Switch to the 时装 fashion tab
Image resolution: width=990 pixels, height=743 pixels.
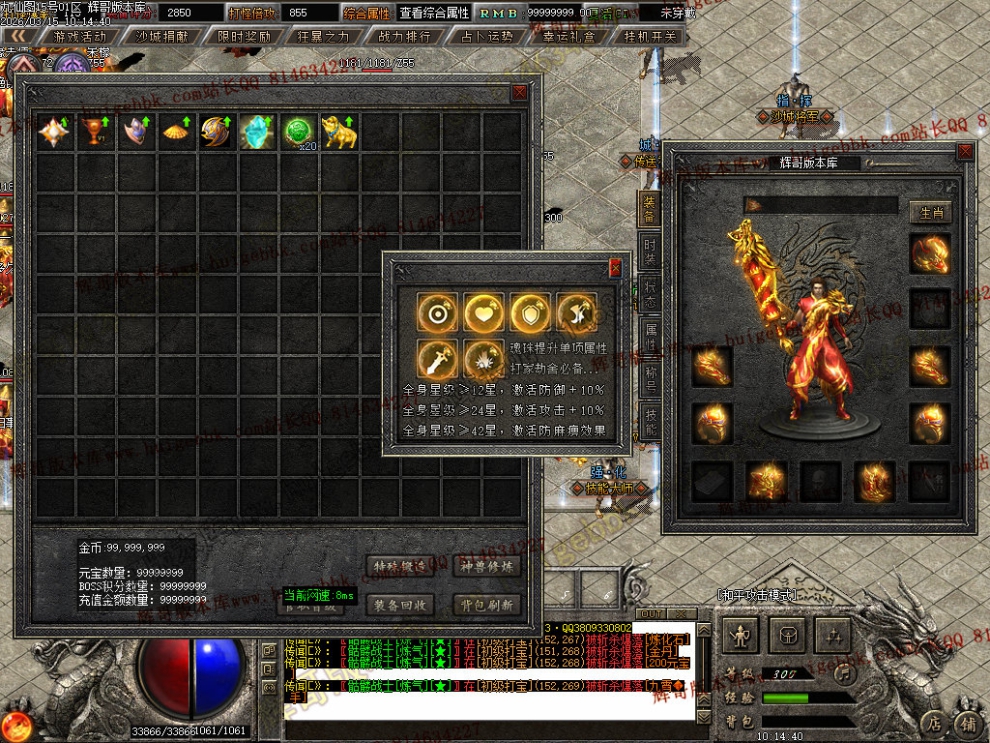click(x=650, y=251)
